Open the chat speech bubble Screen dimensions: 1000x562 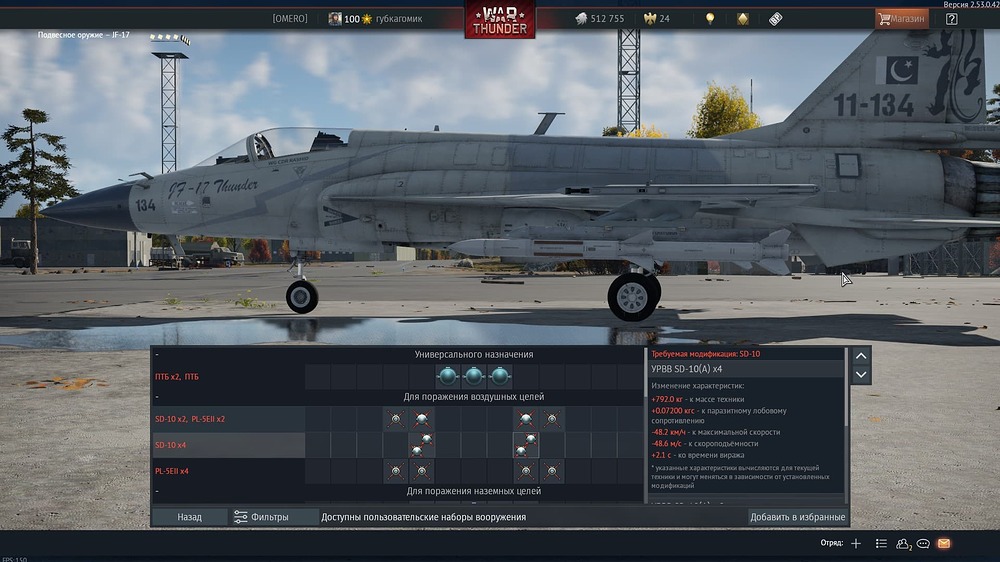pos(923,543)
